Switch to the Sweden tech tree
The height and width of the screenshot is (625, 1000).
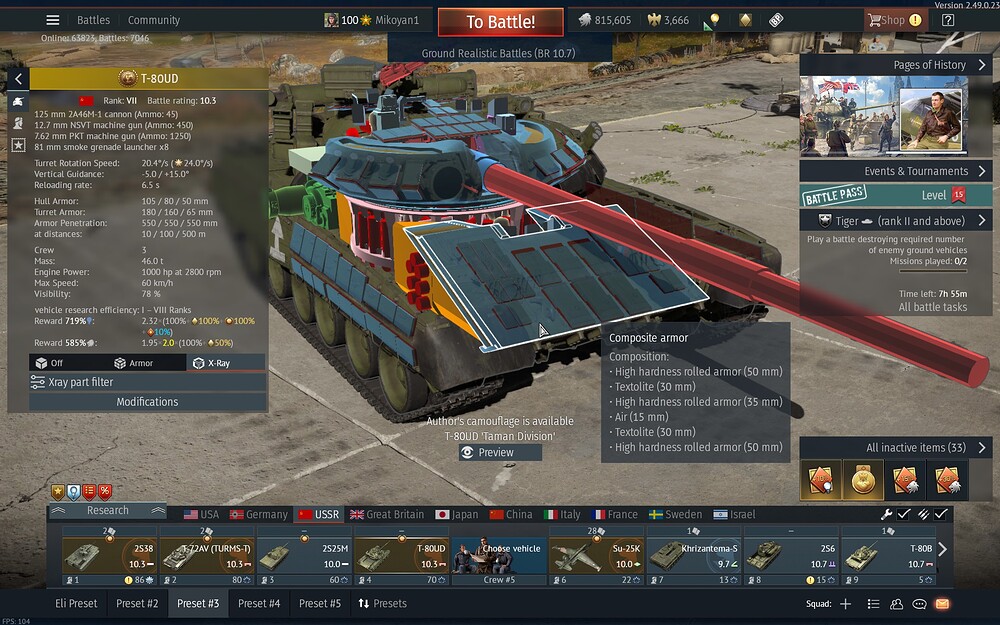tap(675, 514)
